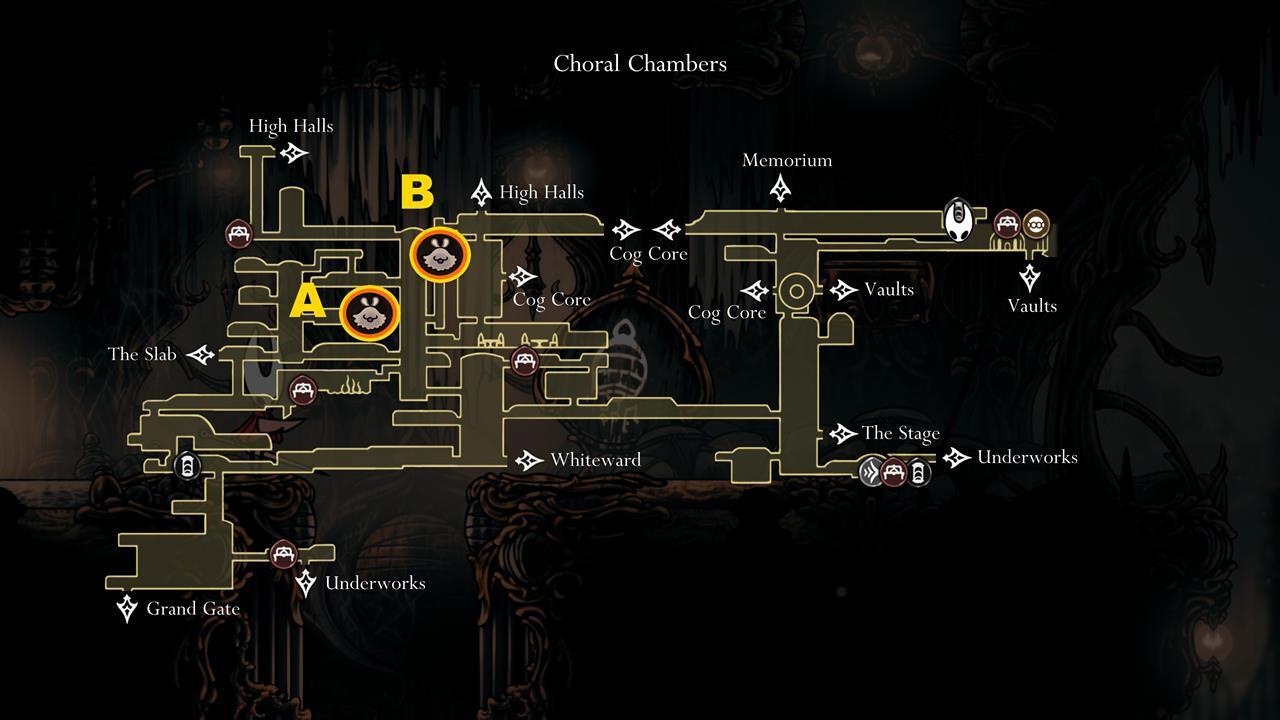
Task: Select the red bench icon below The Stage
Action: click(x=893, y=471)
